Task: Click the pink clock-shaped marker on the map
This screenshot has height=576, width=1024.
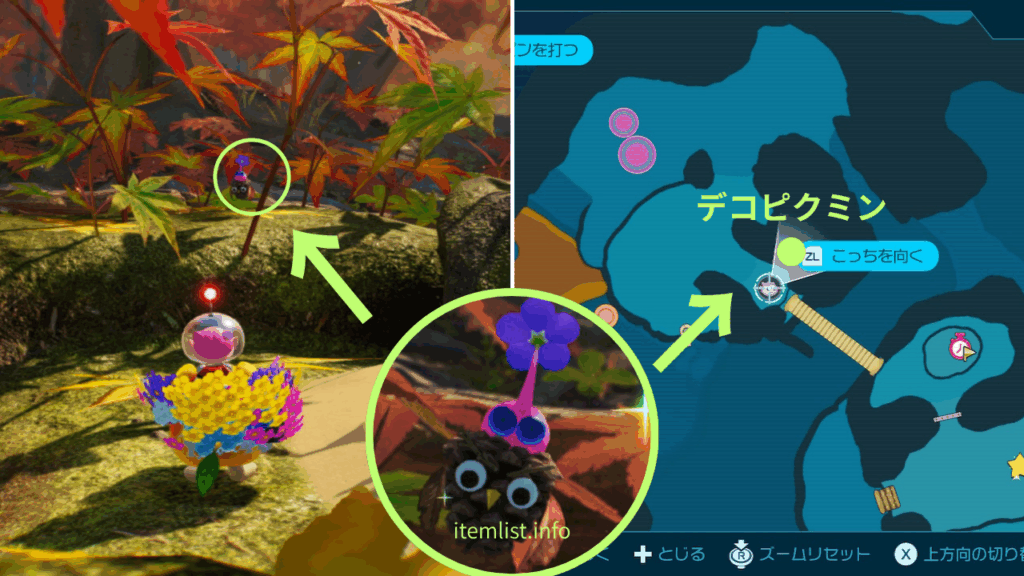Action: [x=962, y=348]
